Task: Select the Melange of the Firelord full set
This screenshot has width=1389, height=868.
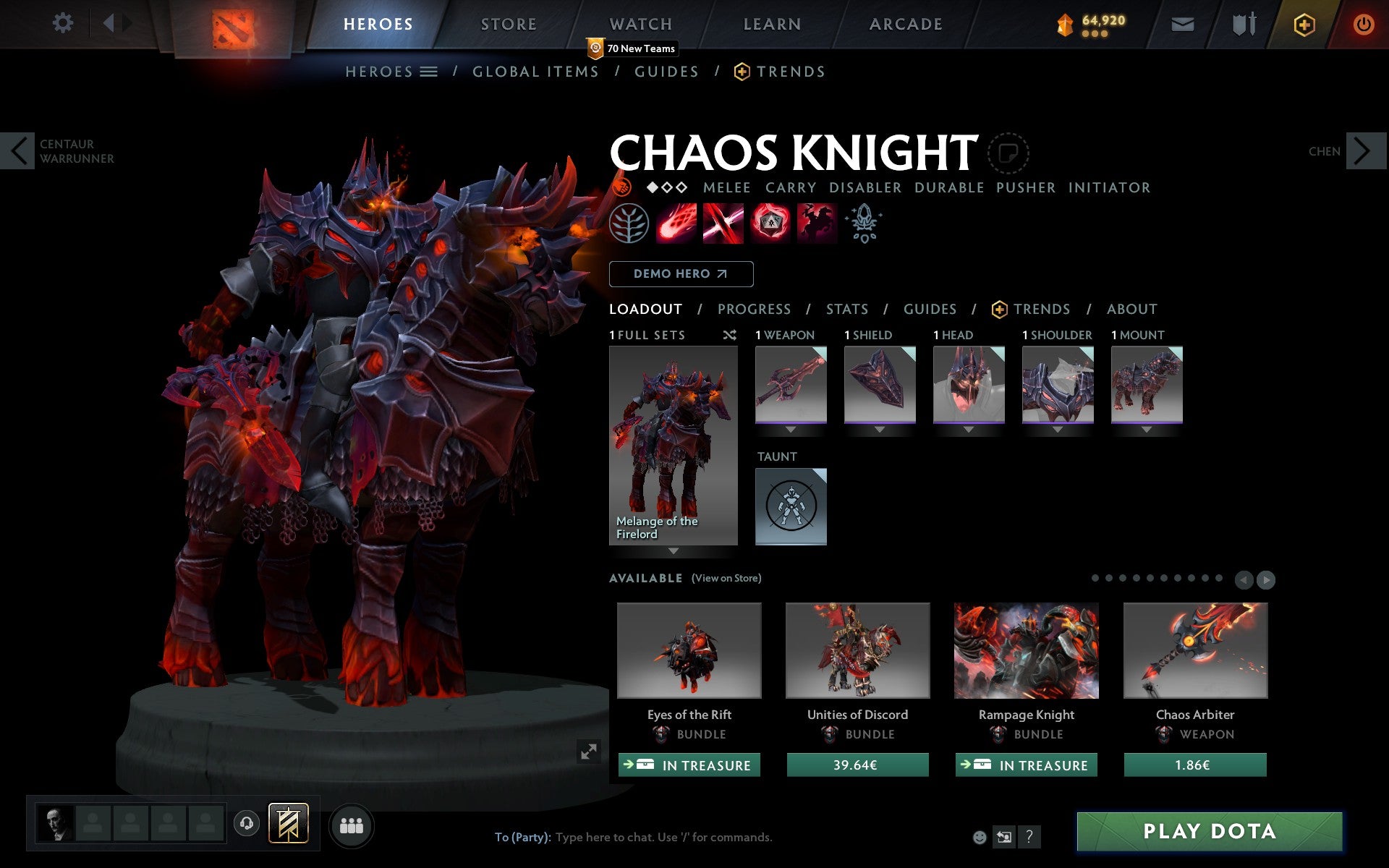Action: [x=673, y=445]
